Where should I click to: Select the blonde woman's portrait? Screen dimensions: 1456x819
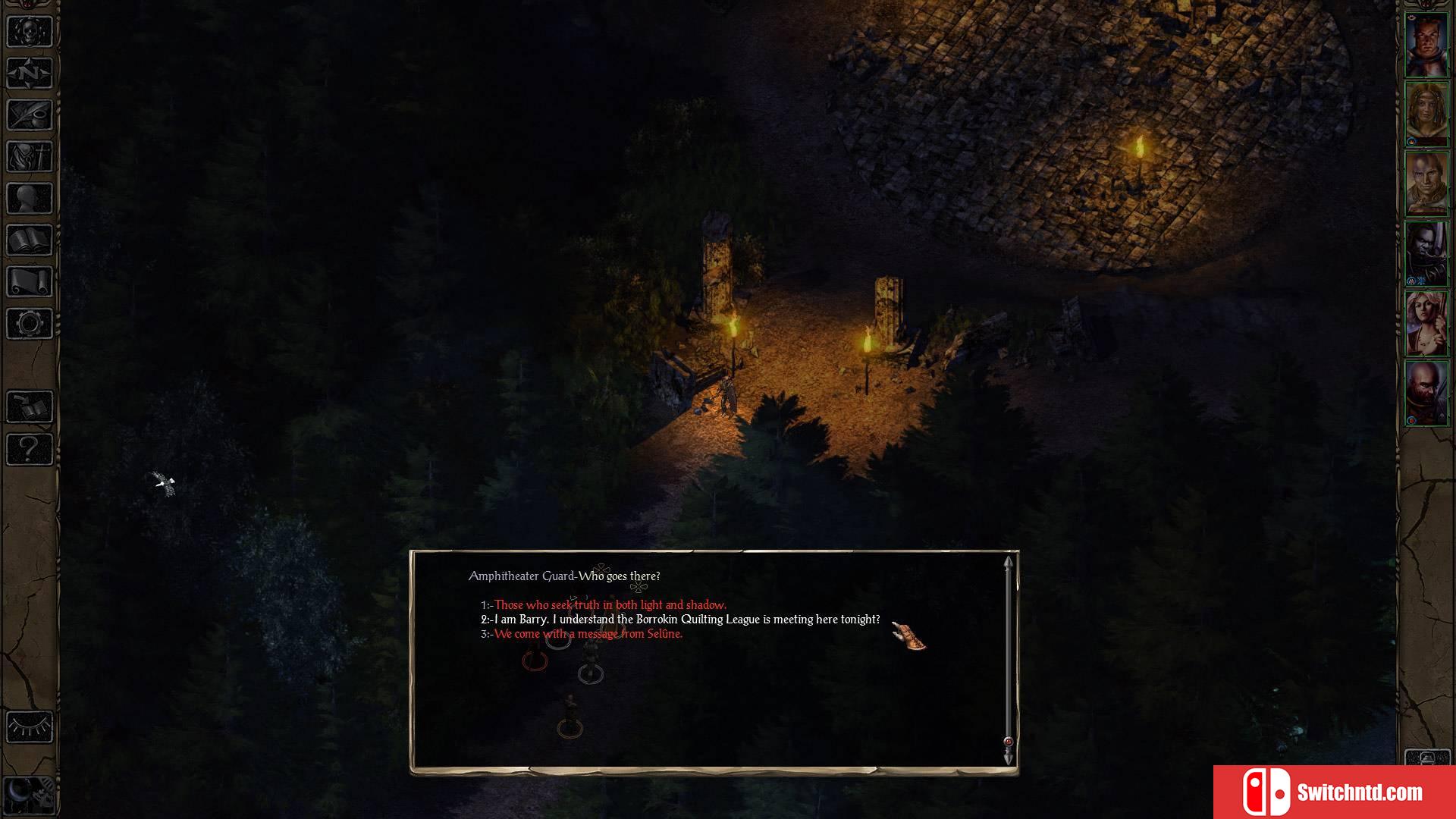click(1426, 324)
